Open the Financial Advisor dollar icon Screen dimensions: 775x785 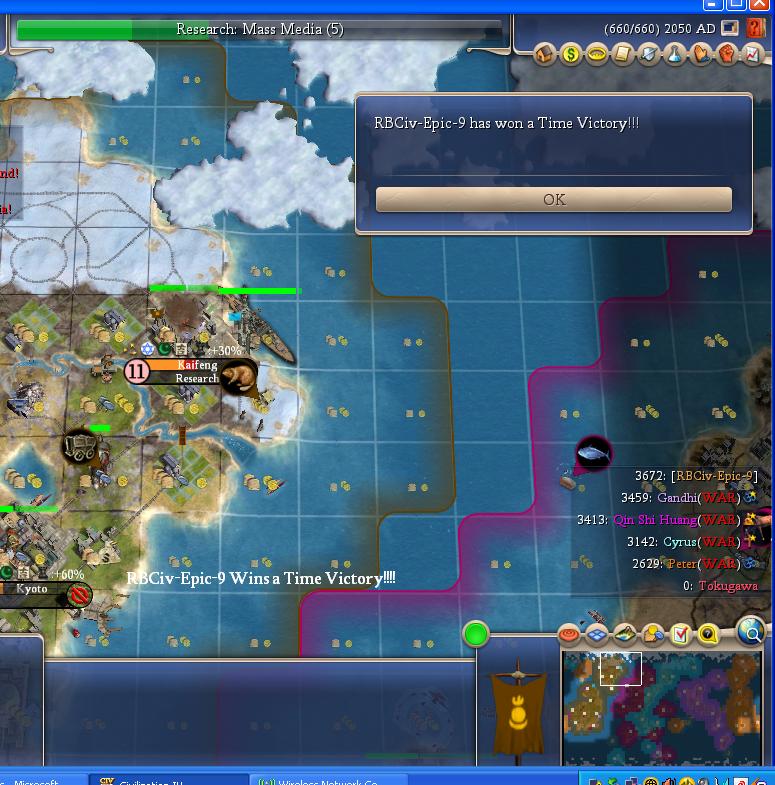[x=571, y=54]
